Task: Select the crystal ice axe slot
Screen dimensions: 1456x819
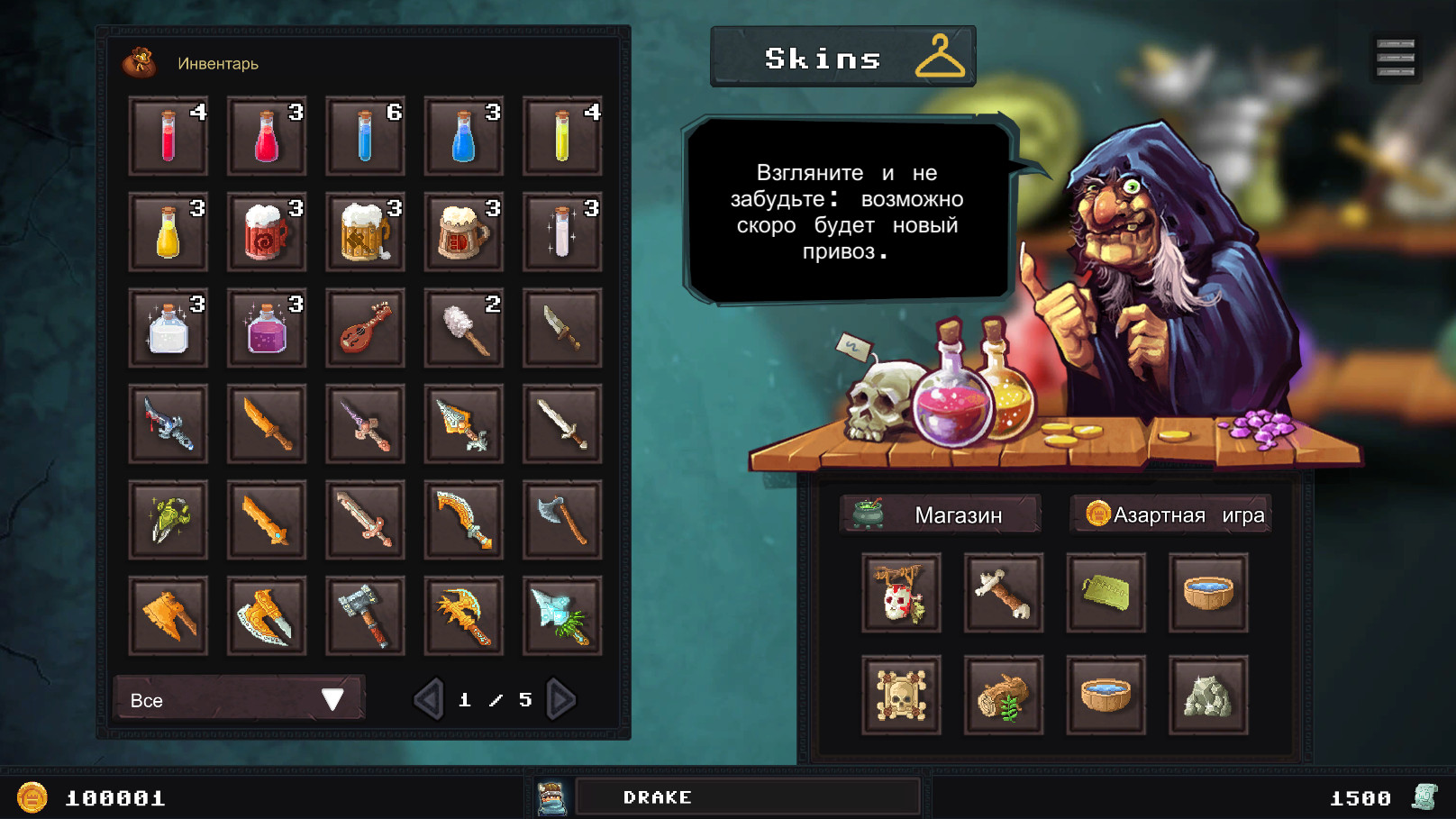Action: point(561,616)
